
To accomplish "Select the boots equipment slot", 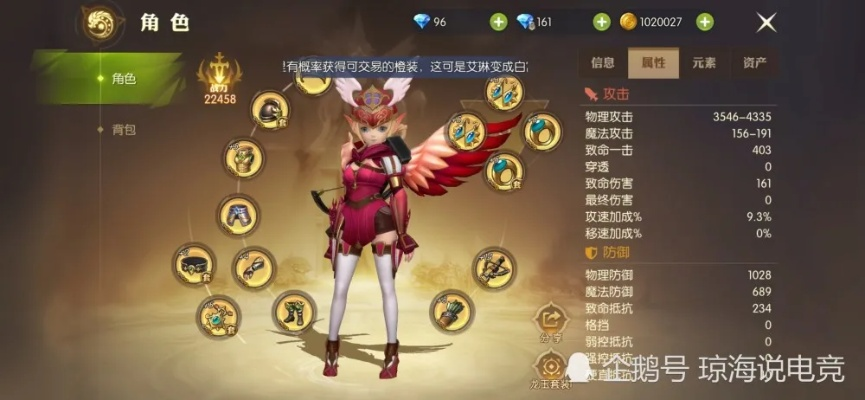I will [294, 311].
